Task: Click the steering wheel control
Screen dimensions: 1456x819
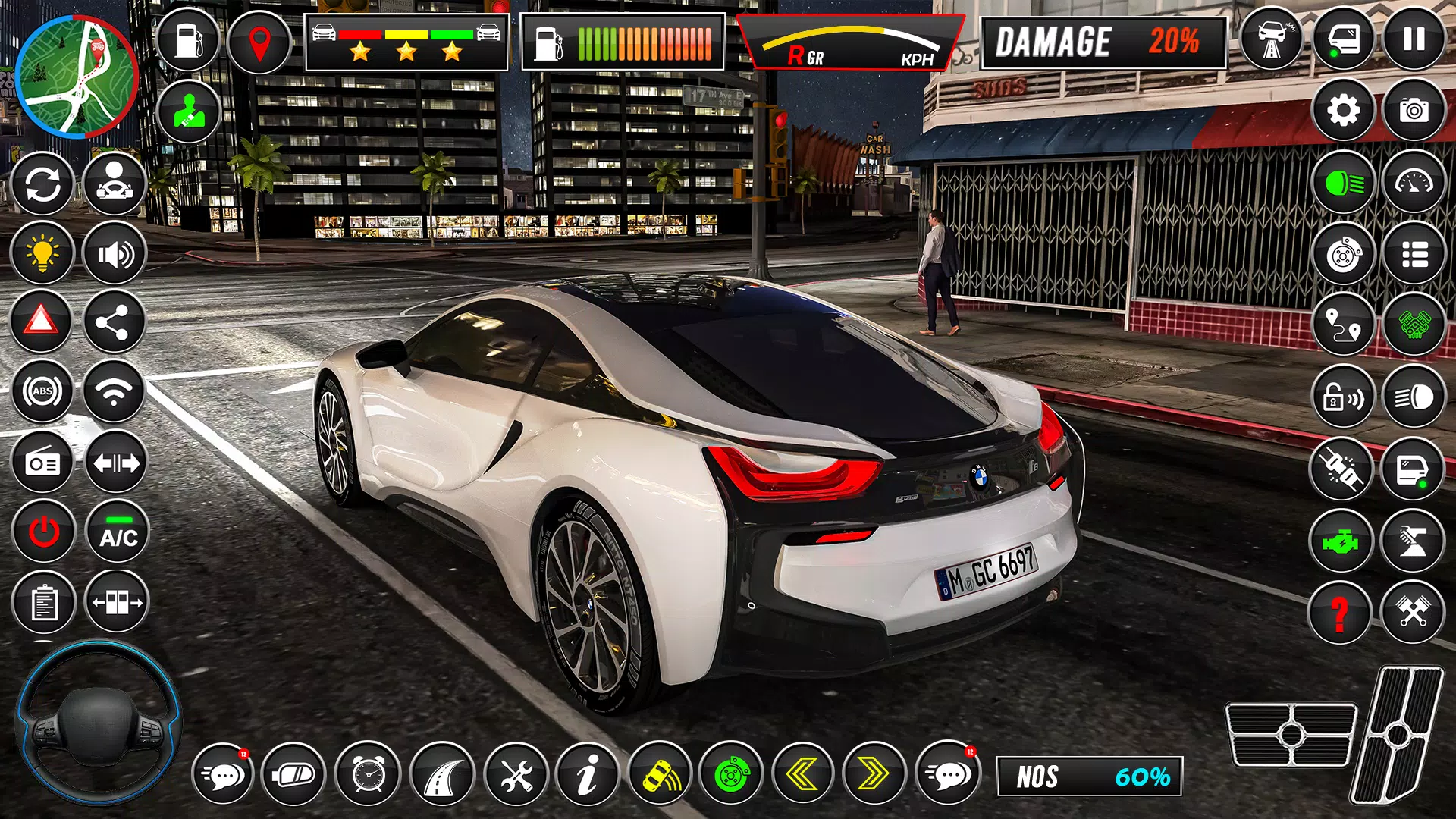Action: click(97, 724)
